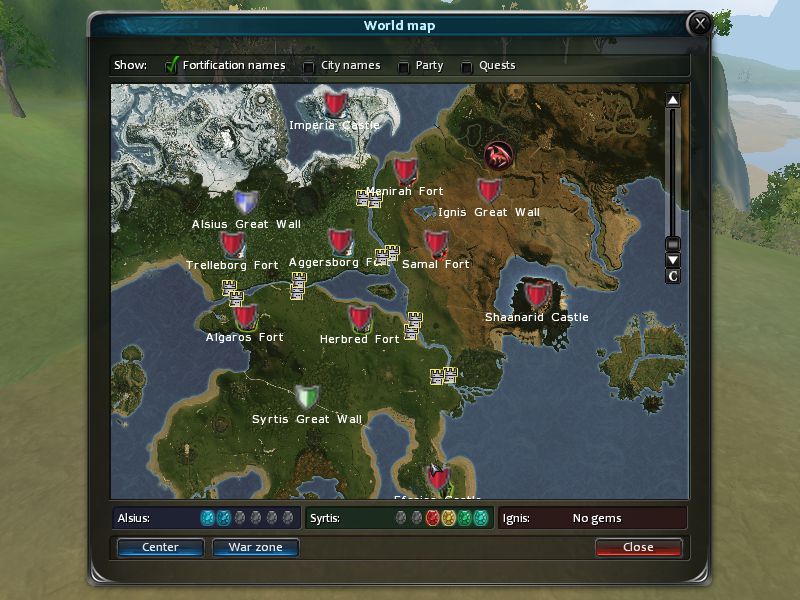Image resolution: width=800 pixels, height=600 pixels.
Task: Click the Shaanarid Castle shield marker
Action: click(538, 295)
